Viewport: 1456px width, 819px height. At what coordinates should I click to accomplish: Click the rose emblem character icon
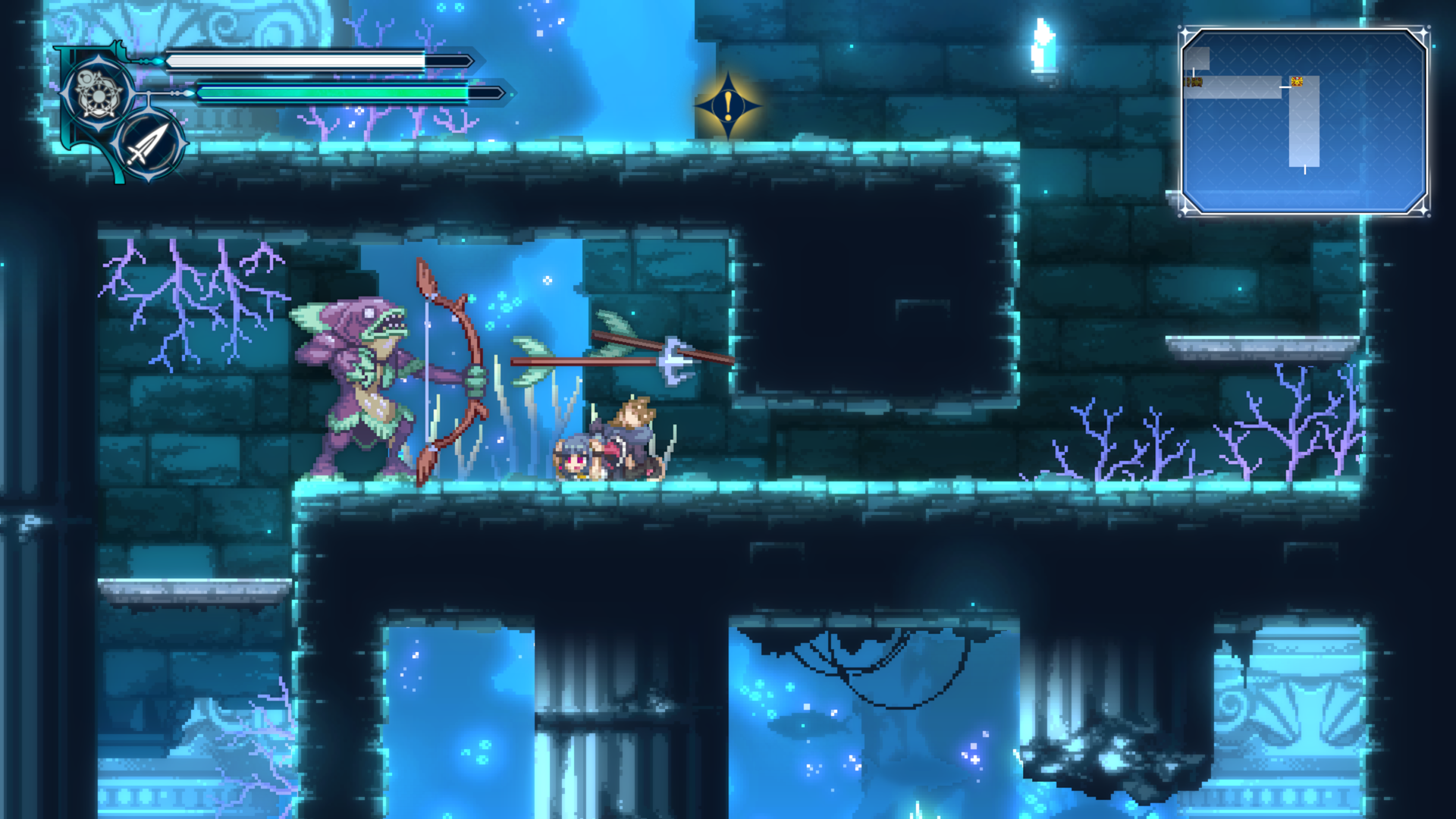(x=98, y=94)
